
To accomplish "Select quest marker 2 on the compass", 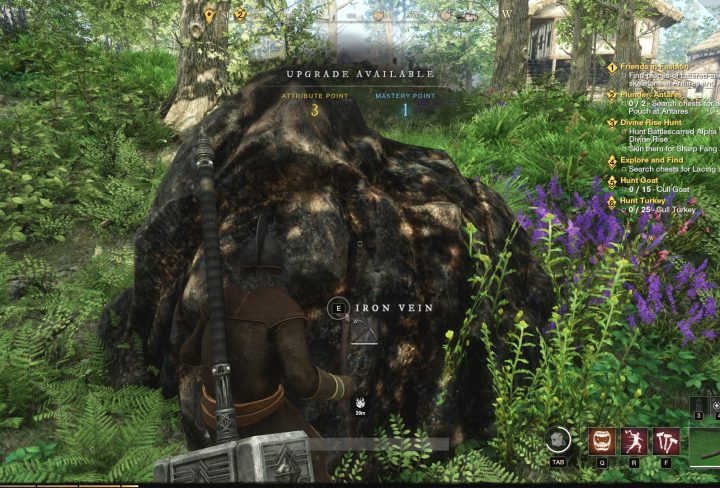I will [x=240, y=15].
